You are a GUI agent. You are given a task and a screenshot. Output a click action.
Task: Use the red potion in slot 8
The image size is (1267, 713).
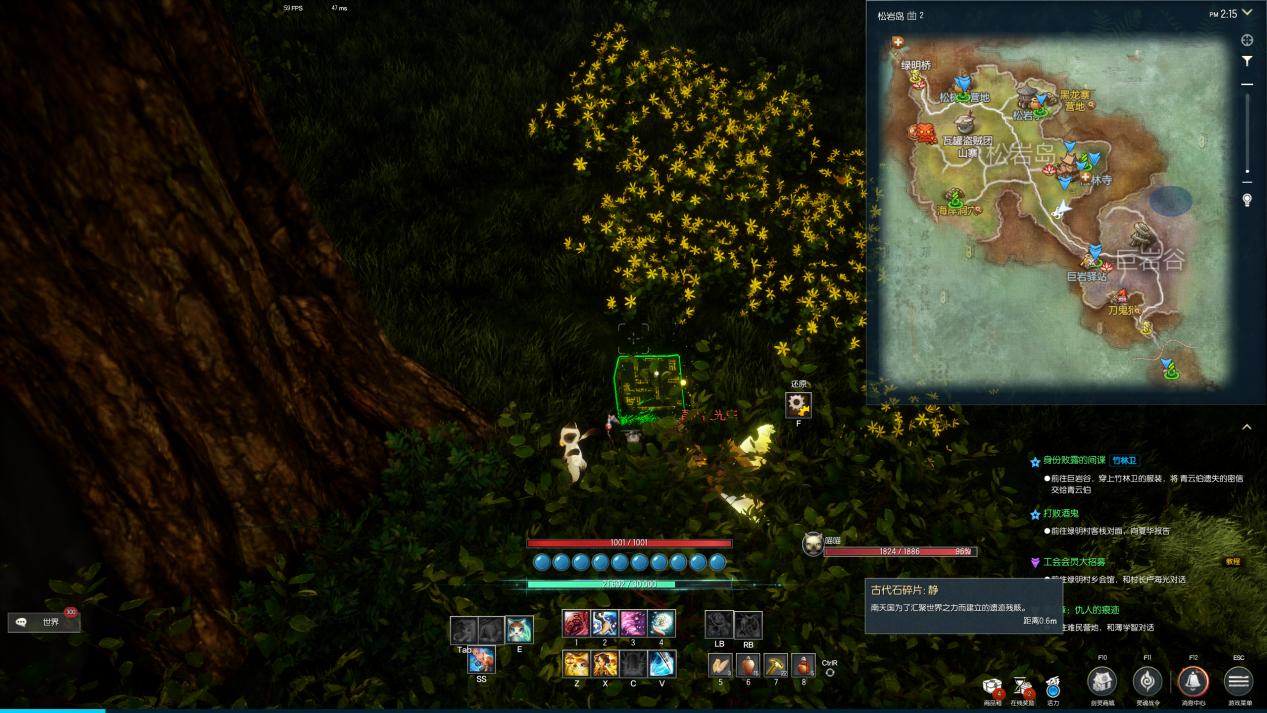[803, 665]
